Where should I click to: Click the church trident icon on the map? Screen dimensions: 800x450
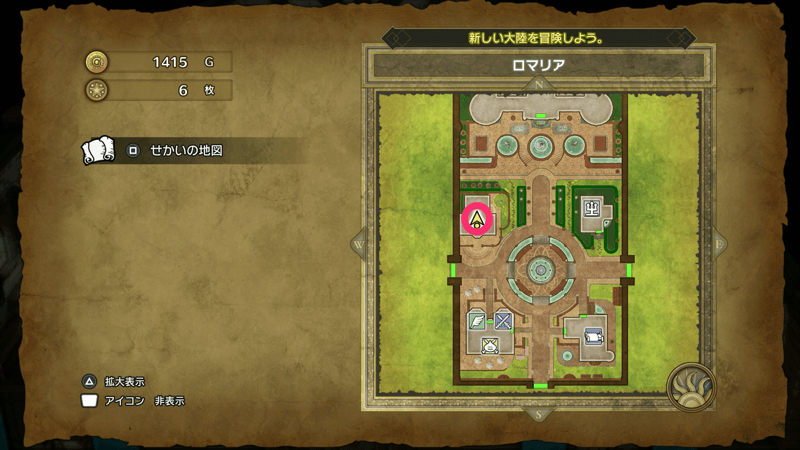[x=592, y=209]
